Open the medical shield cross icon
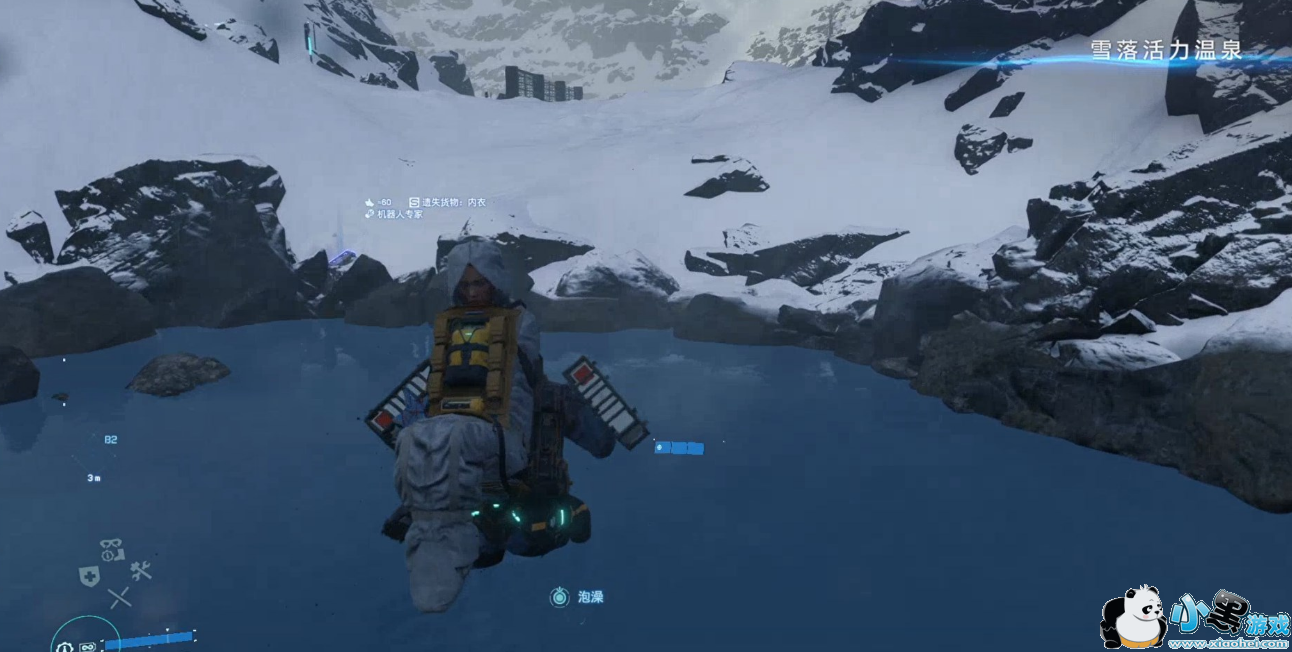 coord(89,576)
